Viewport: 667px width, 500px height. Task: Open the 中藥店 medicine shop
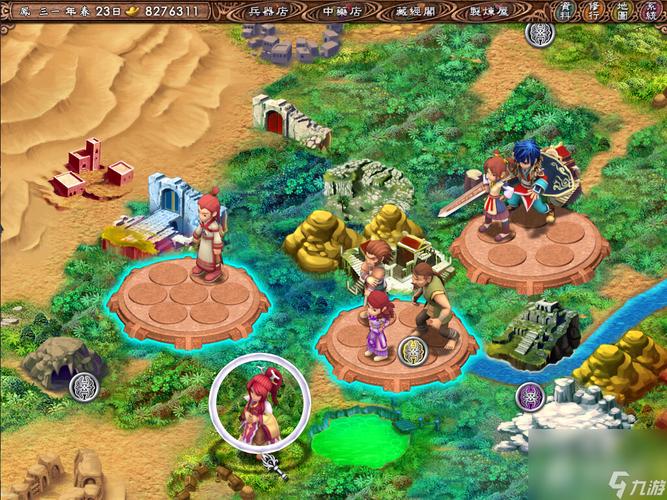342,12
